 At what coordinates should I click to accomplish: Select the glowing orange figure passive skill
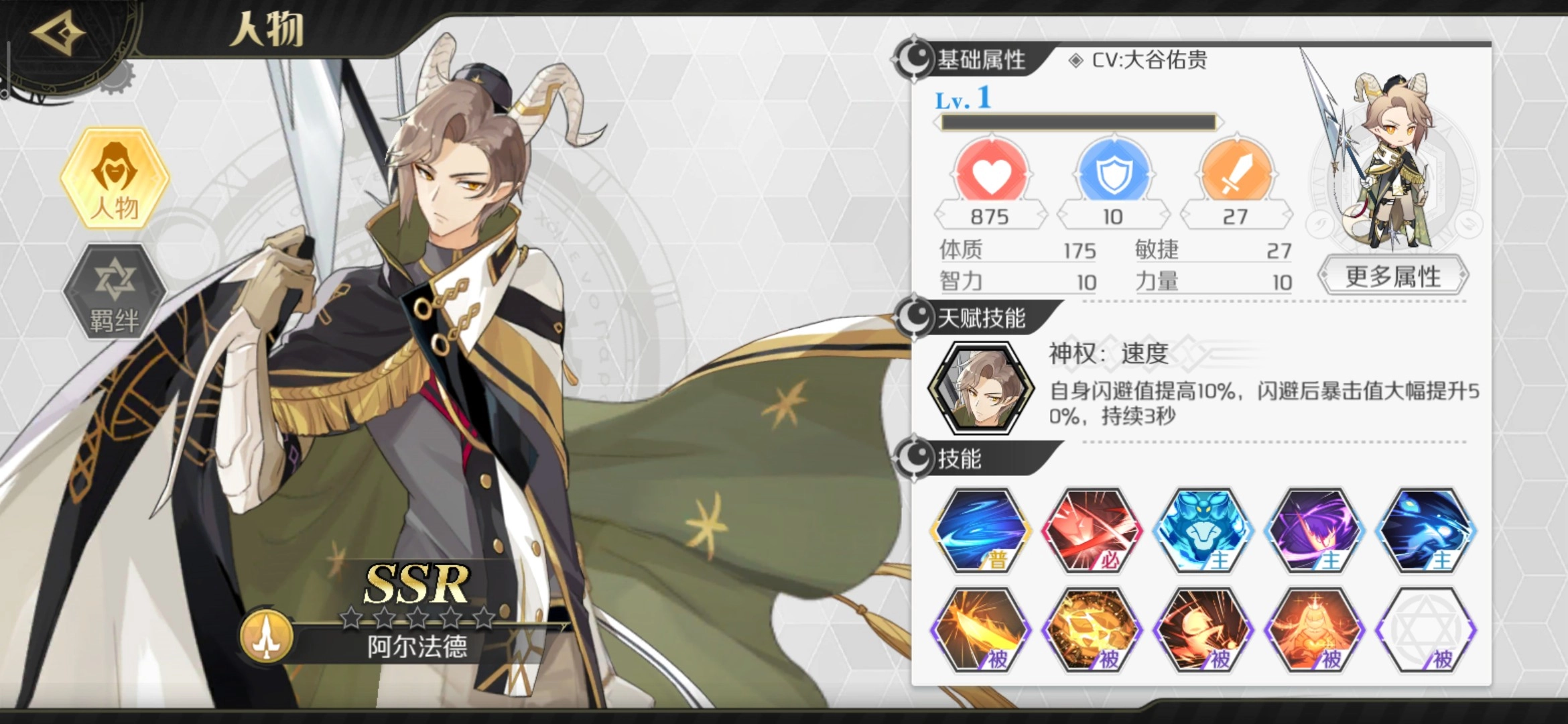pyautogui.click(x=1314, y=630)
